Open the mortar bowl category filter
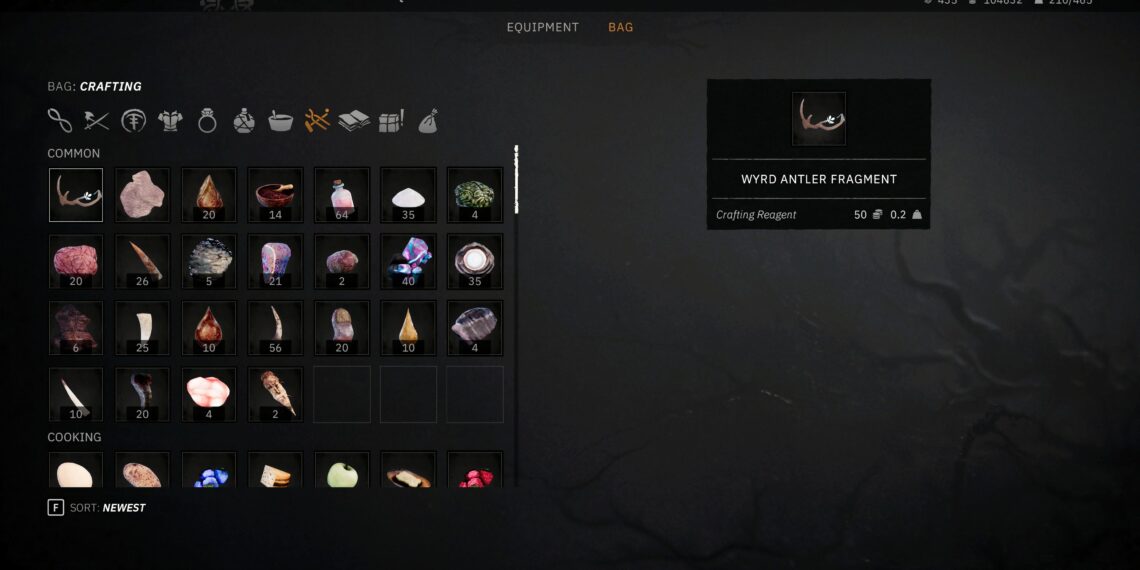Image resolution: width=1140 pixels, height=570 pixels. click(x=280, y=121)
